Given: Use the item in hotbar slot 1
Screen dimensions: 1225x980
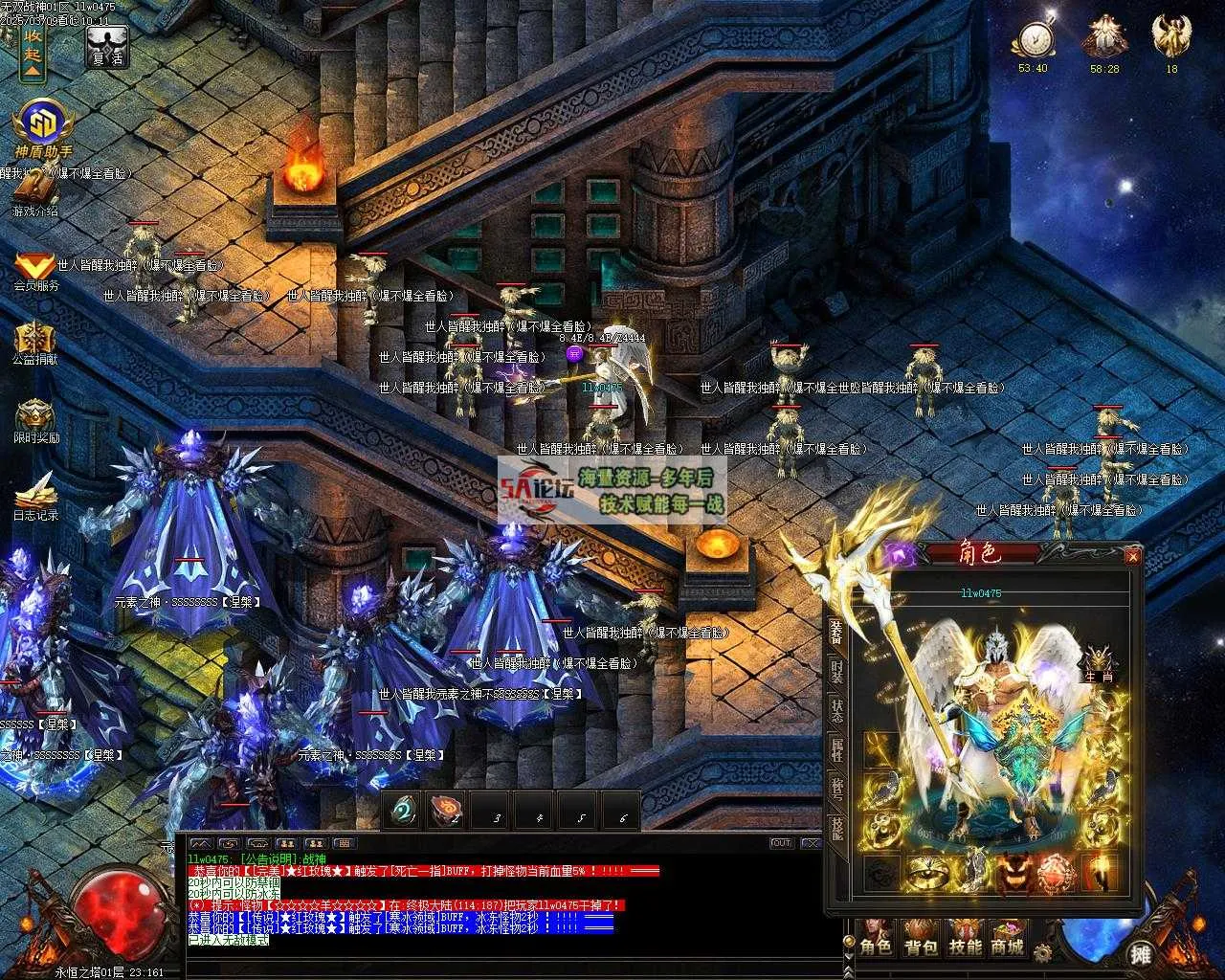Looking at the screenshot, I should pyautogui.click(x=404, y=812).
